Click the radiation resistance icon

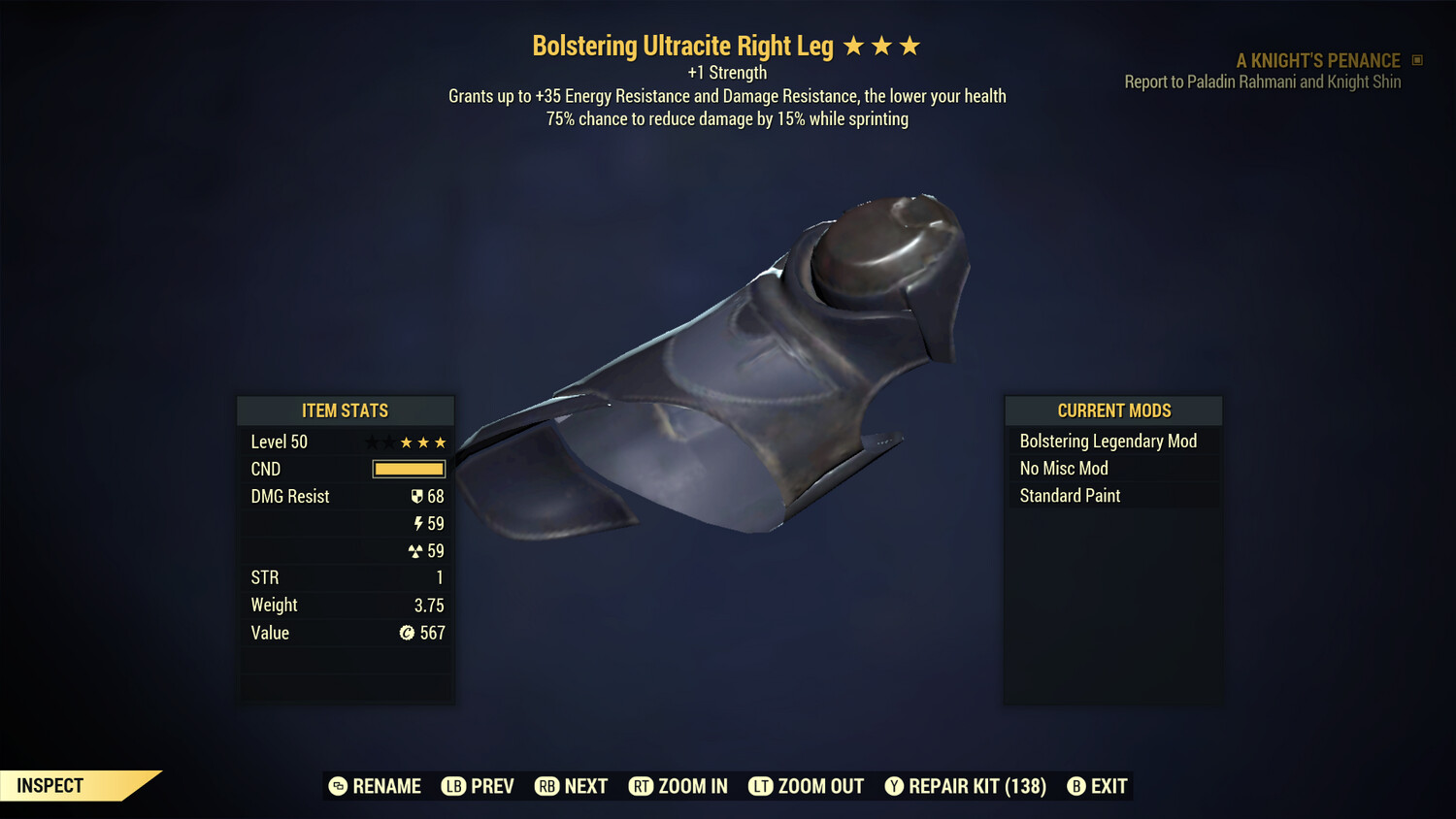(414, 550)
